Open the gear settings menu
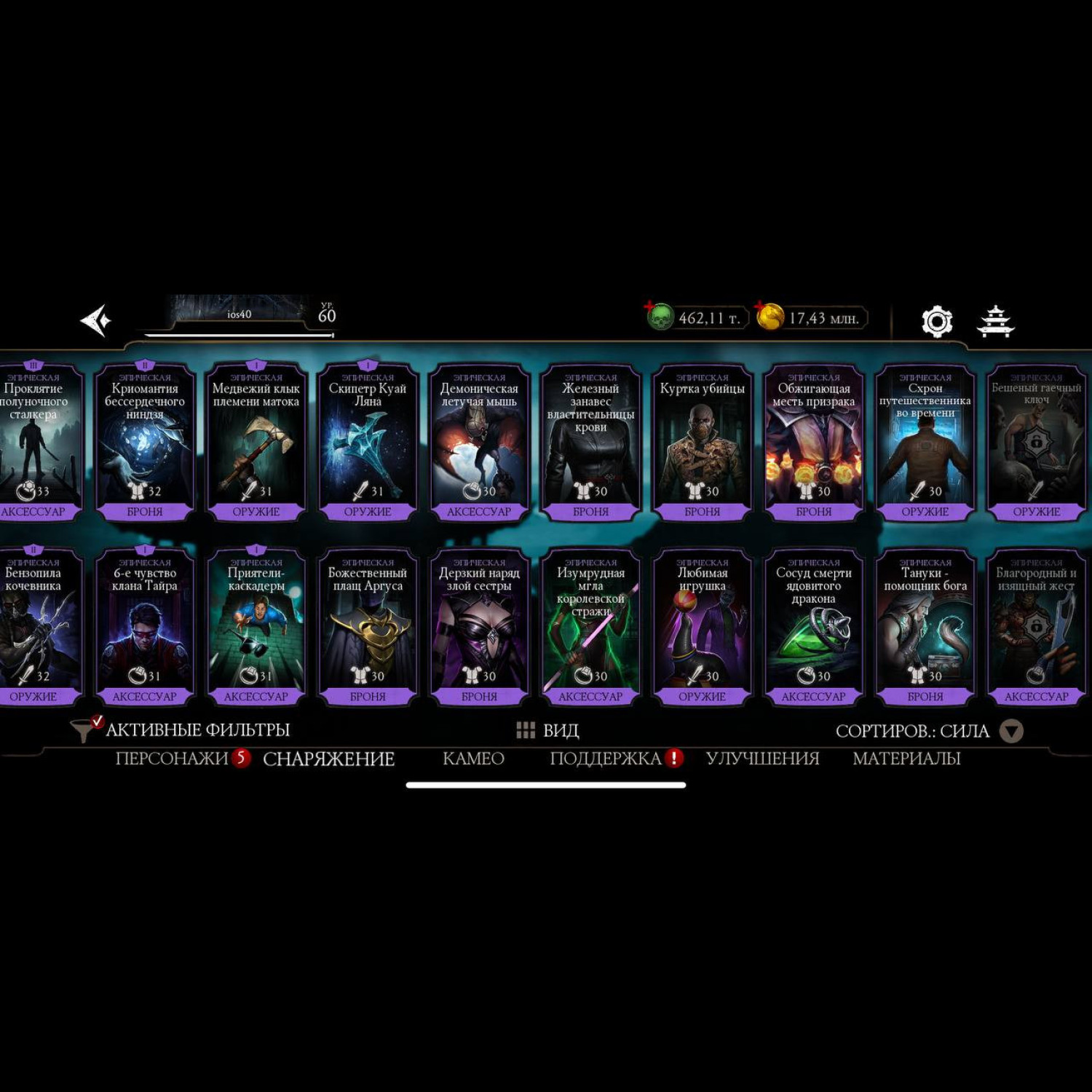Screen dimensions: 1092x1092 pos(937,321)
